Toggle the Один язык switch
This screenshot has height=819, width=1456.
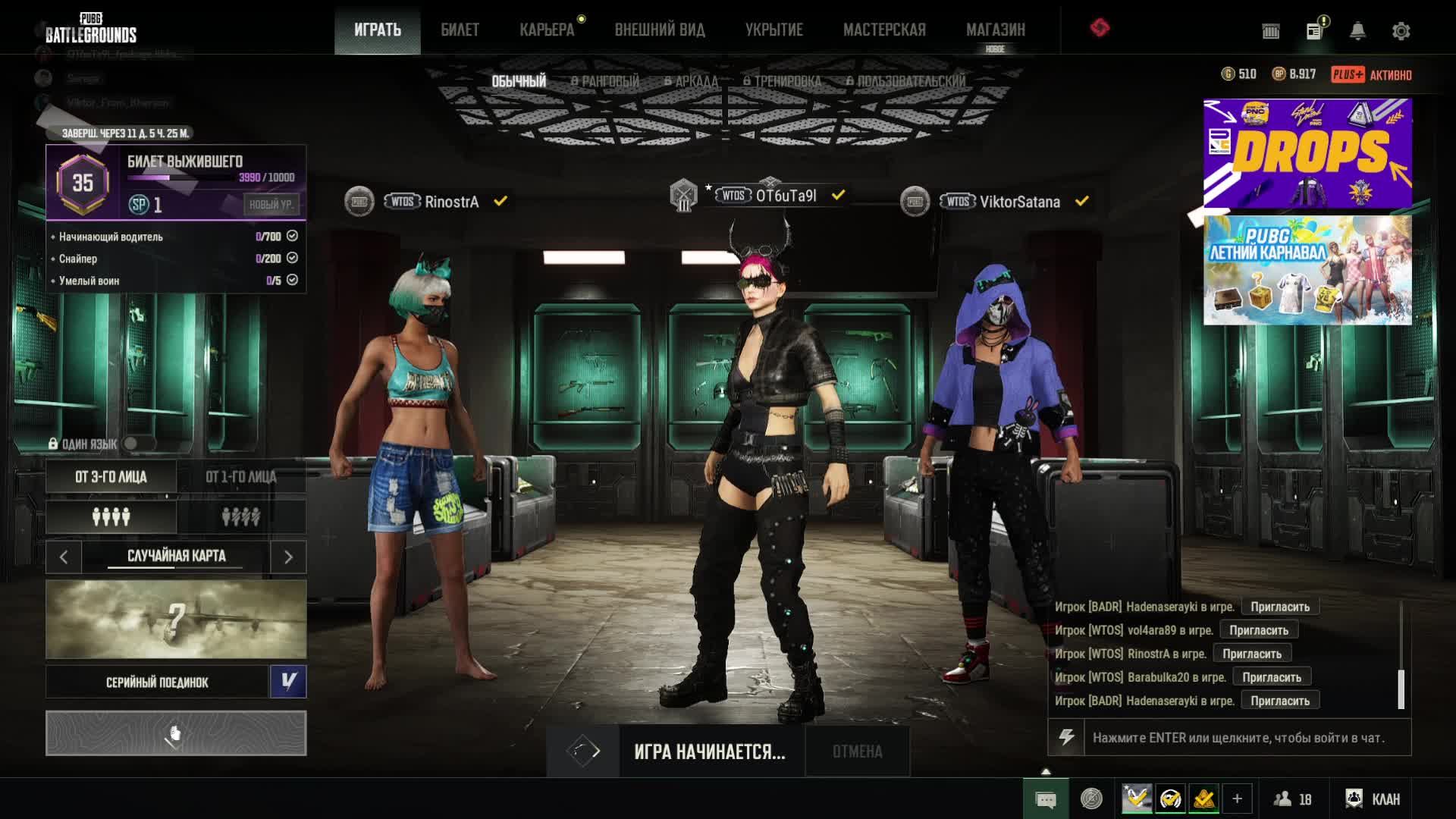coord(136,444)
